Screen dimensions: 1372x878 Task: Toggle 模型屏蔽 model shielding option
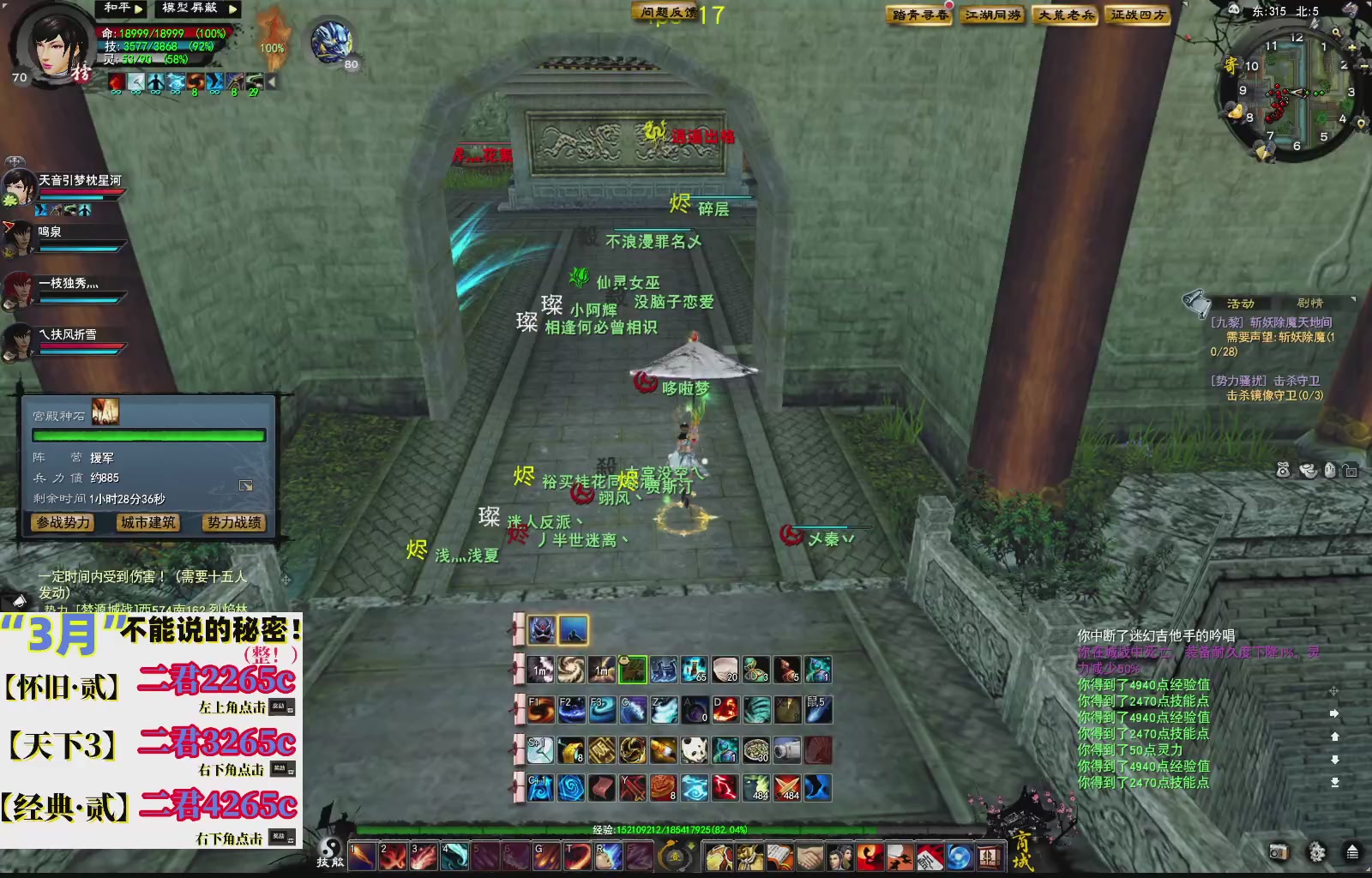coord(189,9)
